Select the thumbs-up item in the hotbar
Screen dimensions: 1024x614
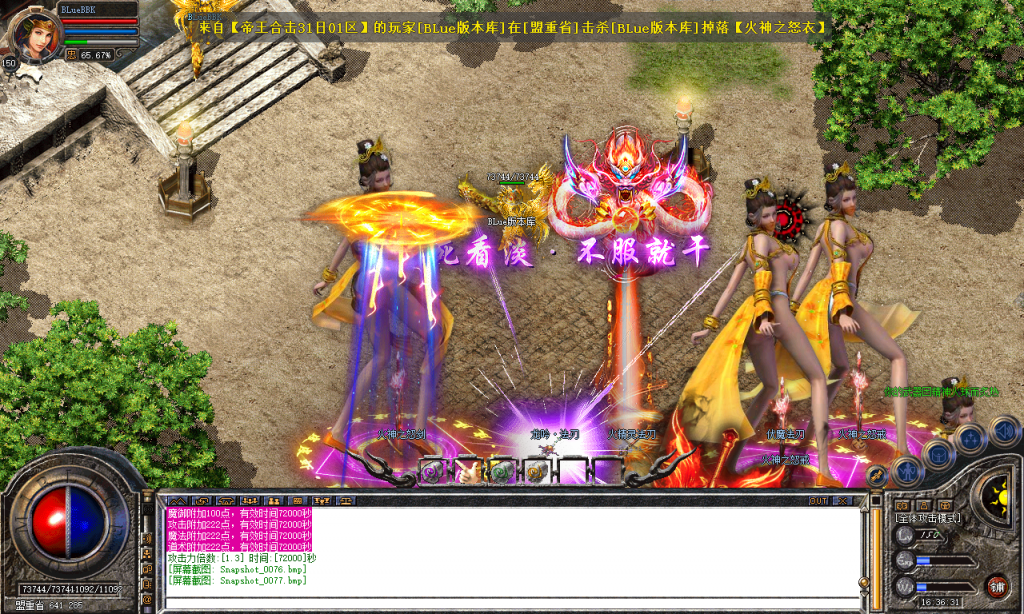(467, 473)
